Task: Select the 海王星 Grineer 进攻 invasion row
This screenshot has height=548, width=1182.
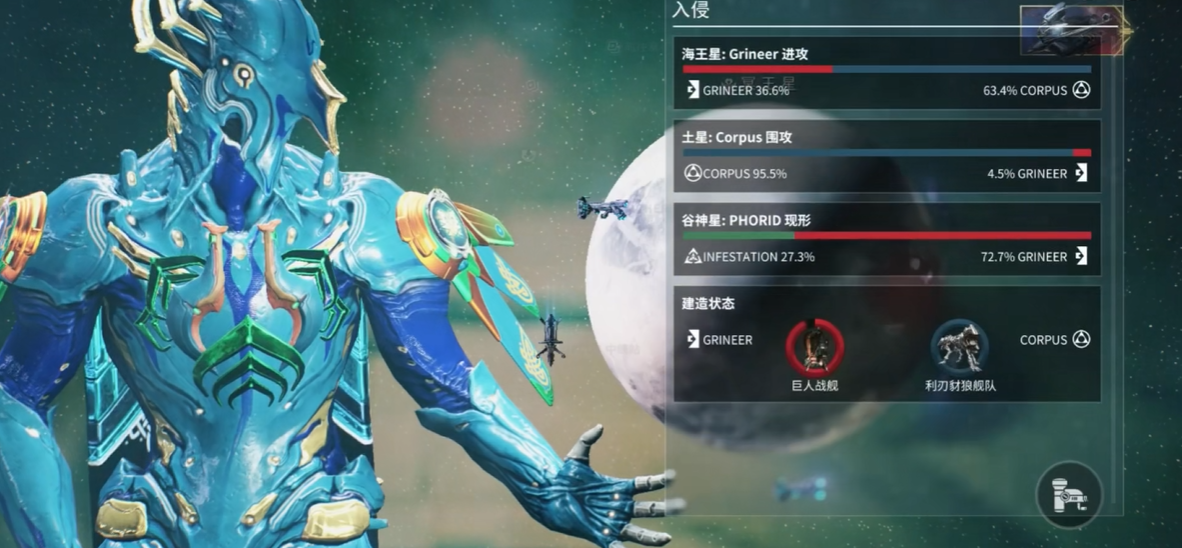Action: [x=886, y=73]
